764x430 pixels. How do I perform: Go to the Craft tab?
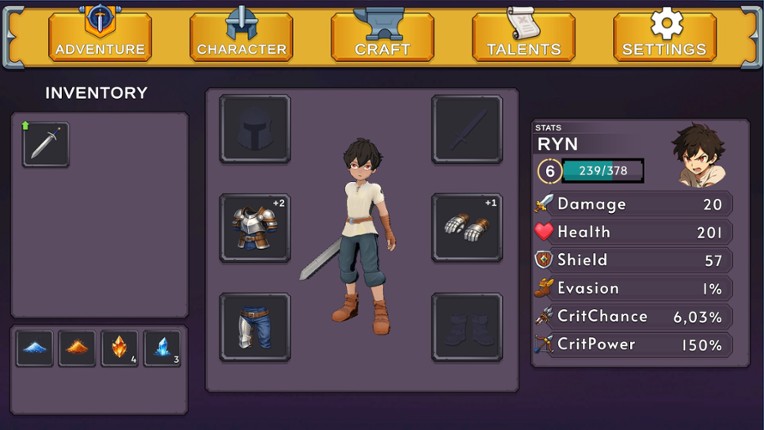(382, 37)
